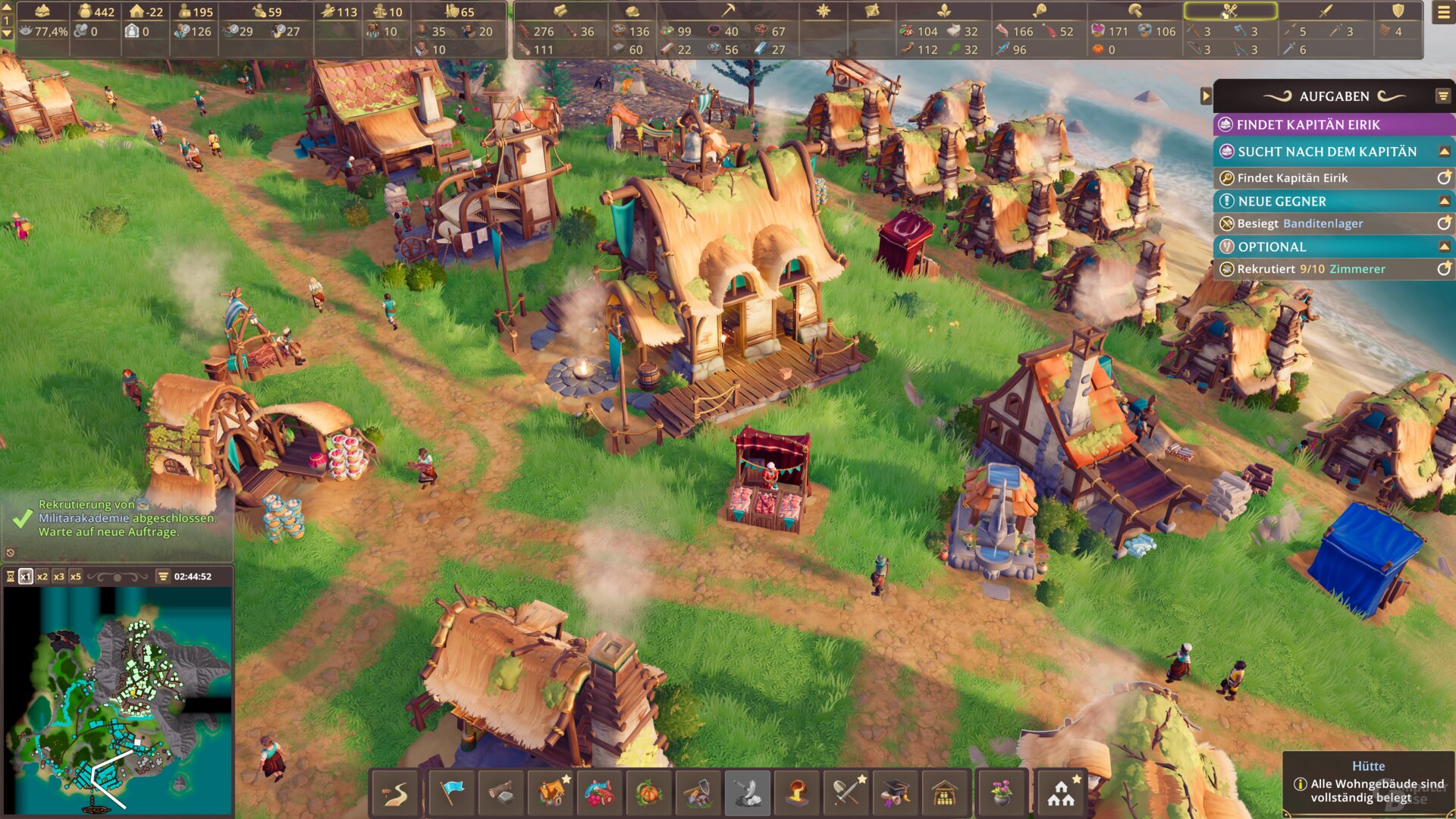This screenshot has width=1456, height=819.
Task: Open the pumpkin farming build category
Action: 649,793
